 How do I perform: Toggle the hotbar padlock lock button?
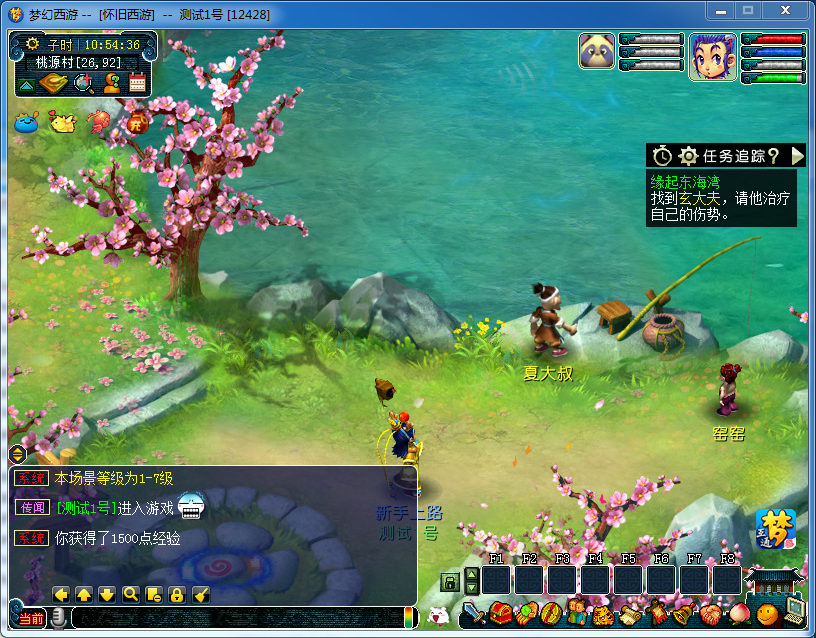[x=450, y=582]
